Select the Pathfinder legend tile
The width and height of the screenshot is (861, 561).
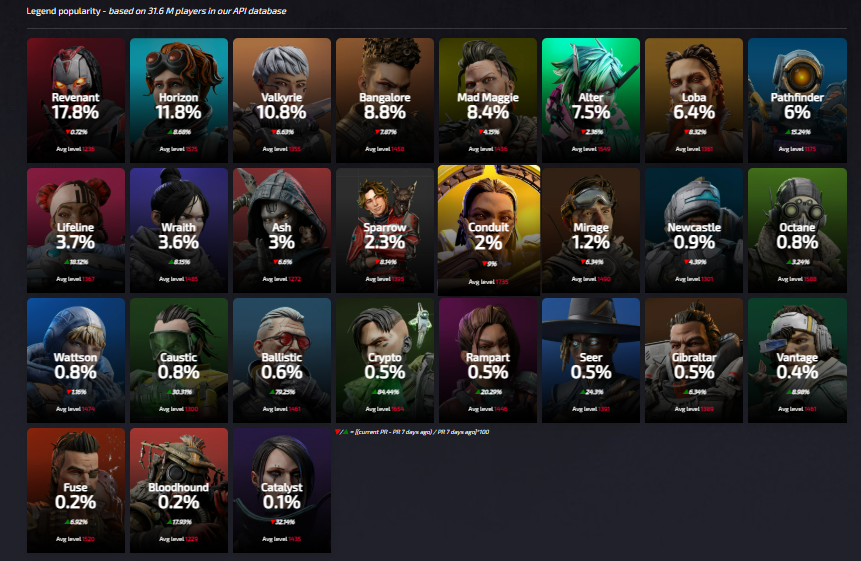tap(797, 100)
